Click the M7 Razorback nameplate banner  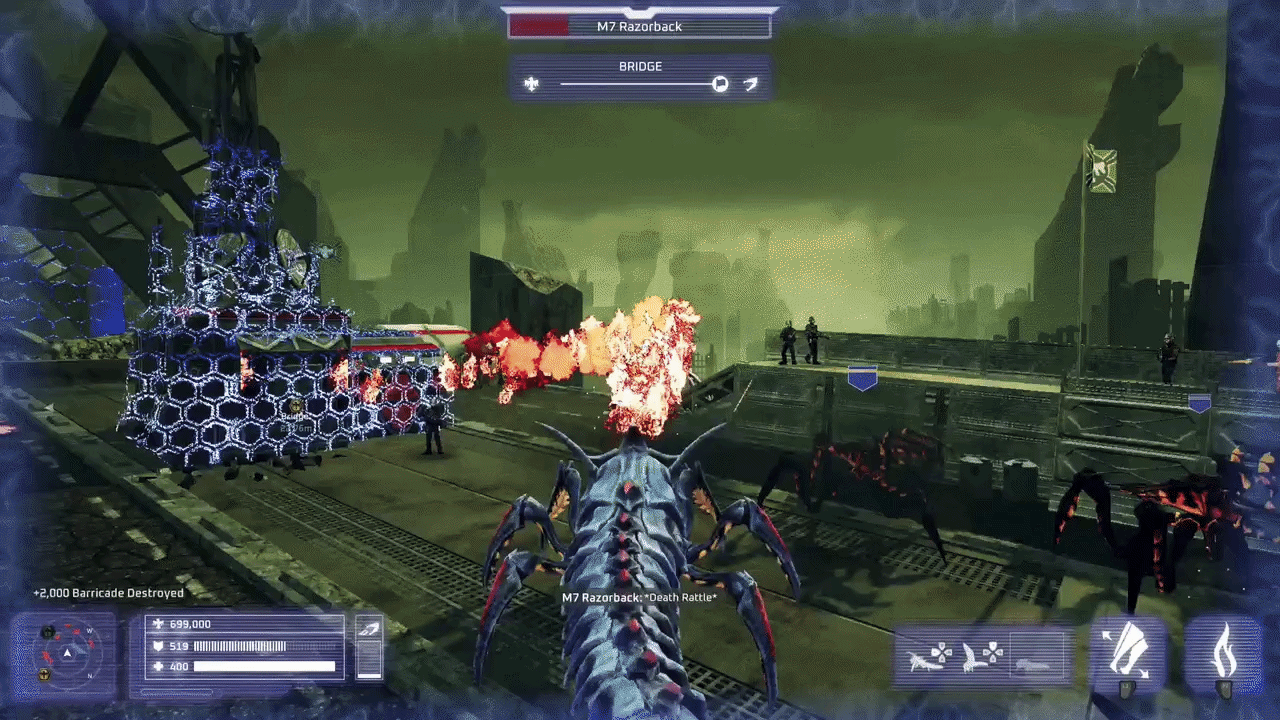click(x=640, y=26)
